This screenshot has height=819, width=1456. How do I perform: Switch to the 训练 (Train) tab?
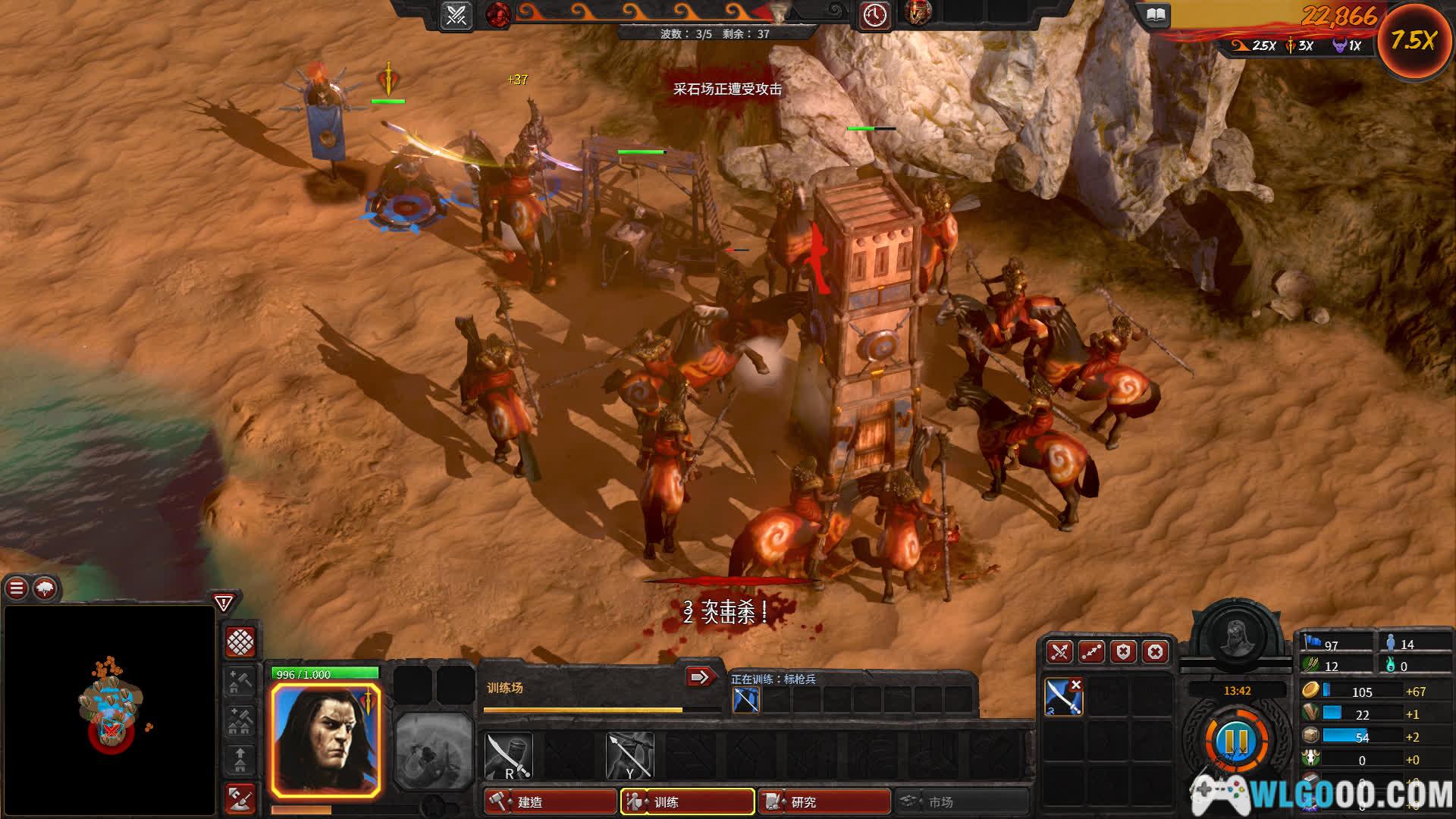pos(687,802)
